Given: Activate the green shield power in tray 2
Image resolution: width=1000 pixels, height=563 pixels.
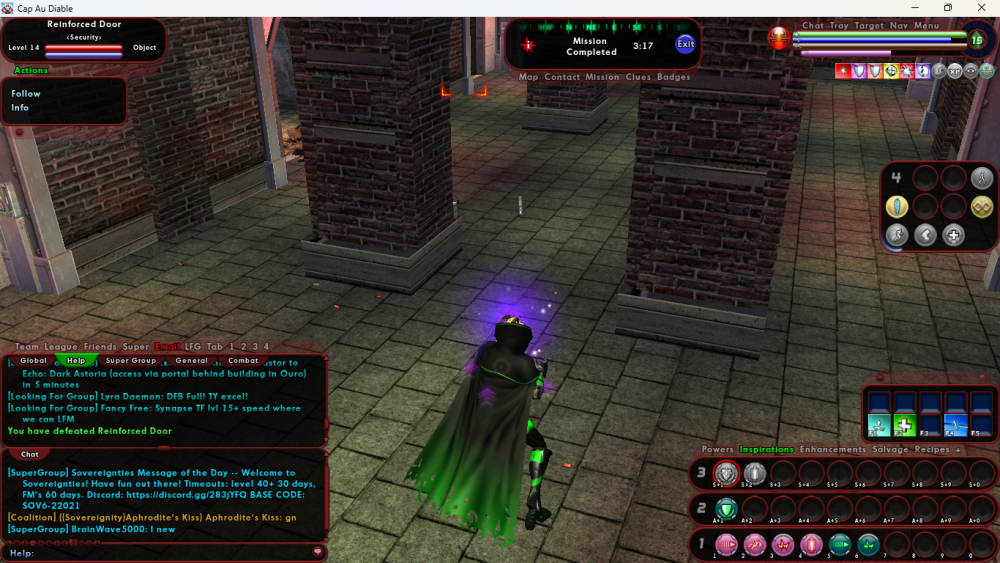Looking at the screenshot, I should click(x=726, y=509).
